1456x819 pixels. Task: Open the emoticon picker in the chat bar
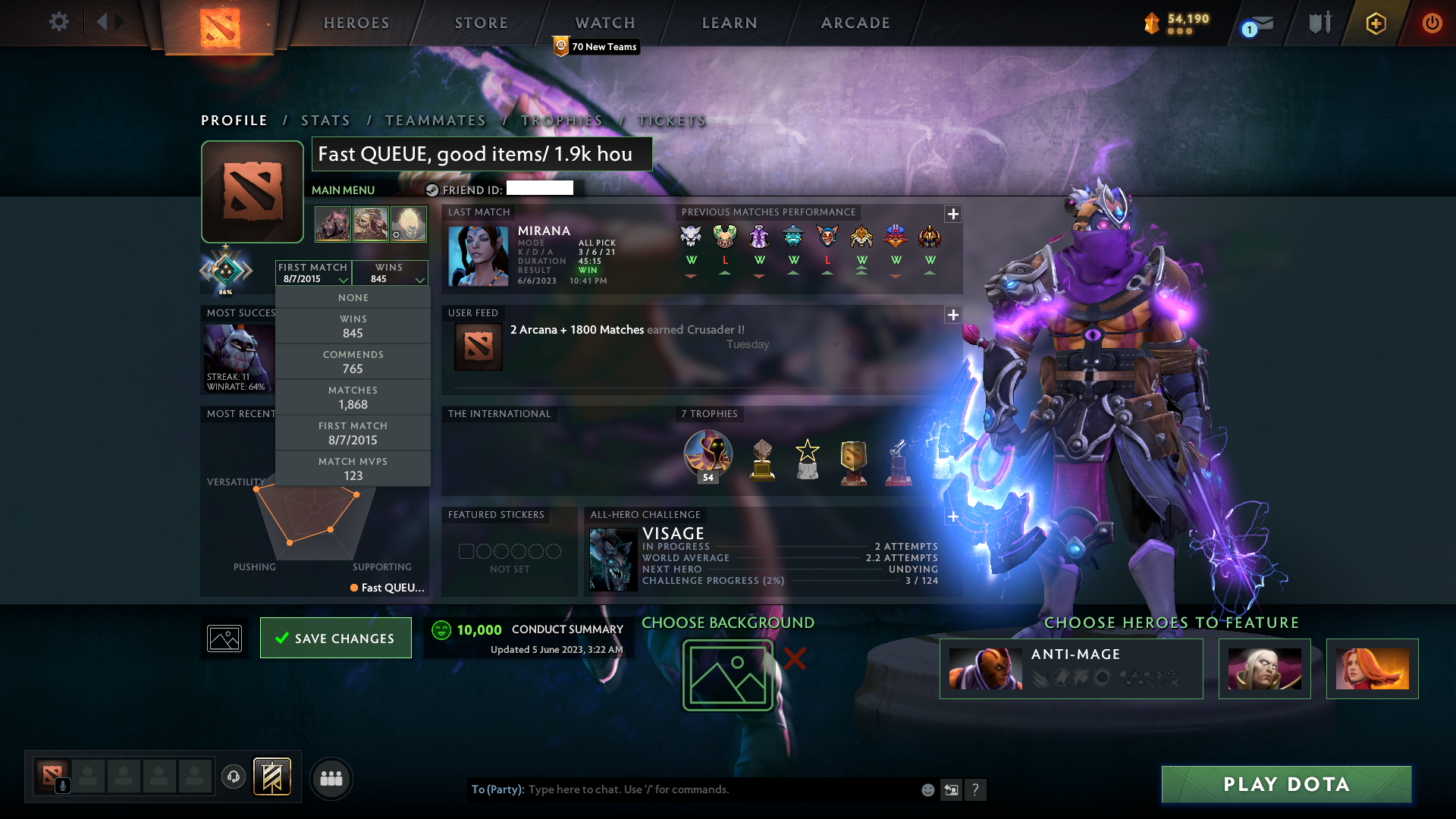927,789
